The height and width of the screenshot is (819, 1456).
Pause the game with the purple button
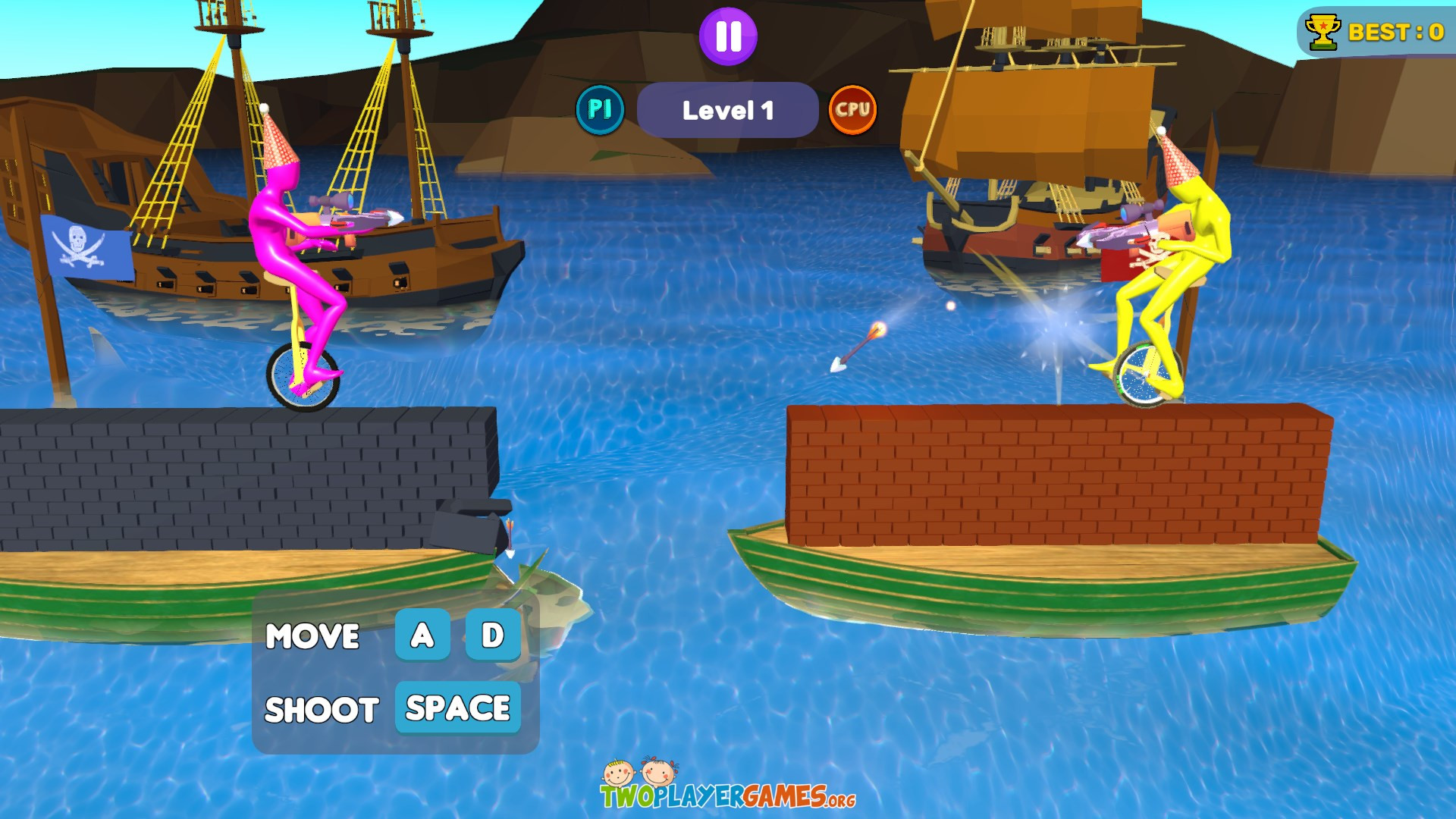[x=728, y=36]
